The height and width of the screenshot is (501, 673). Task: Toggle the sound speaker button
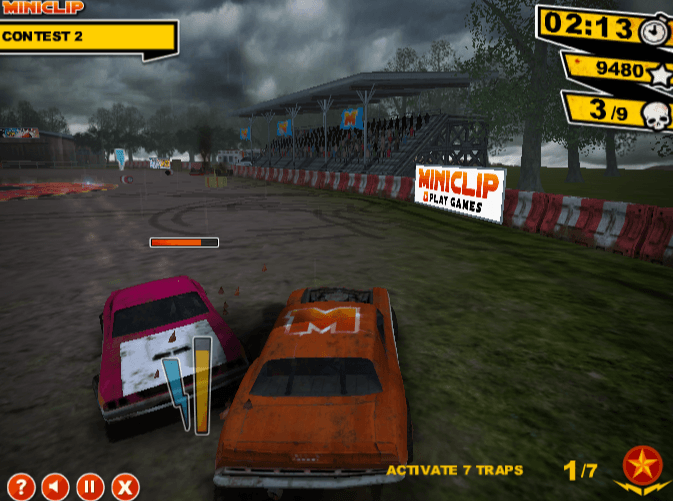click(x=56, y=487)
